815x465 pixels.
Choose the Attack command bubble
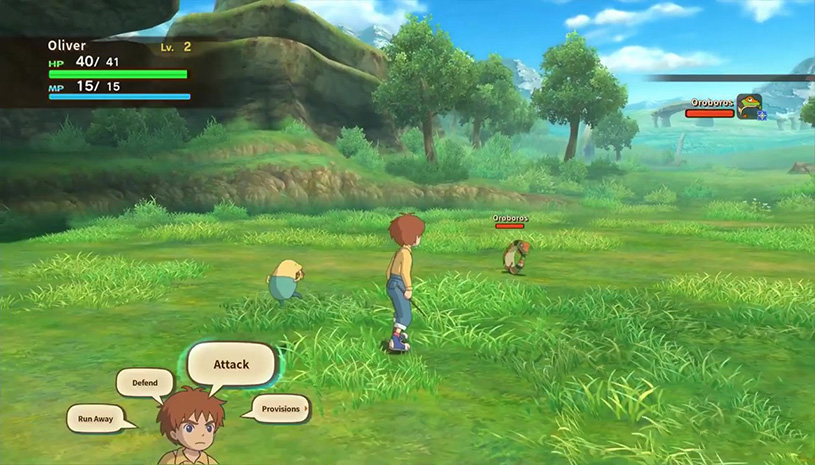(231, 364)
